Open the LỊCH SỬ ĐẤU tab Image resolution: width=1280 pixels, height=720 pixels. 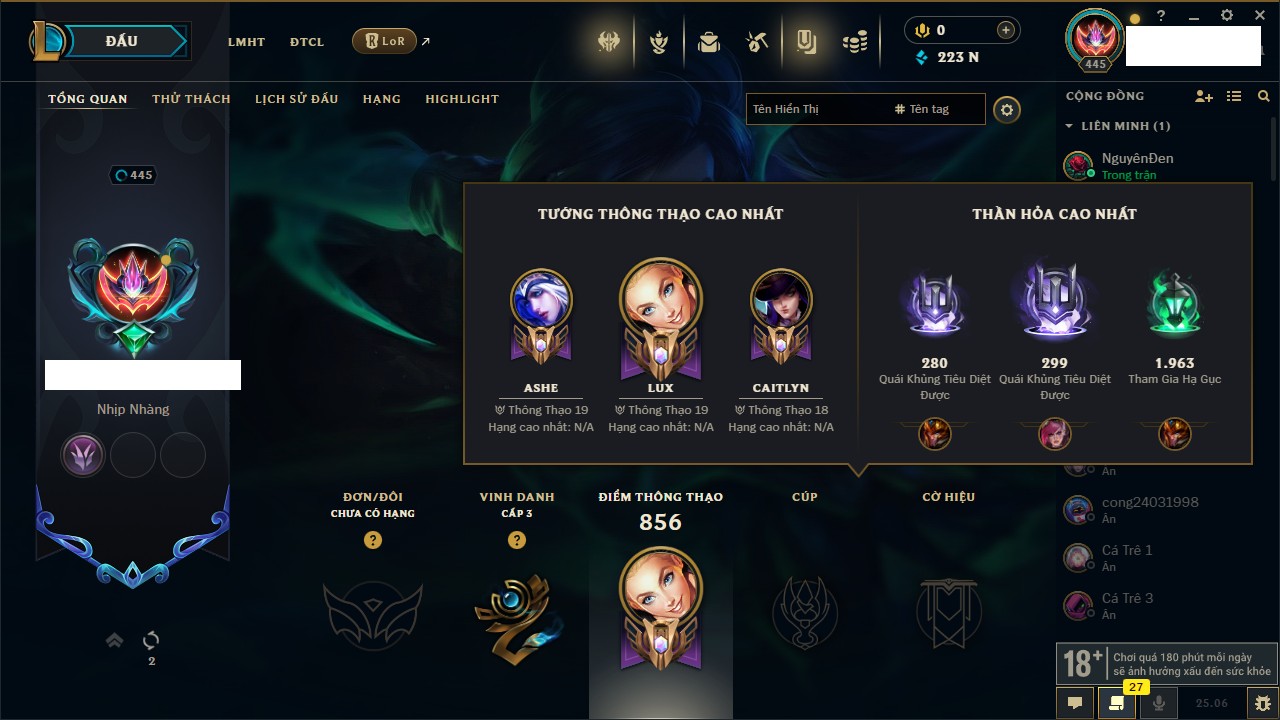[296, 99]
